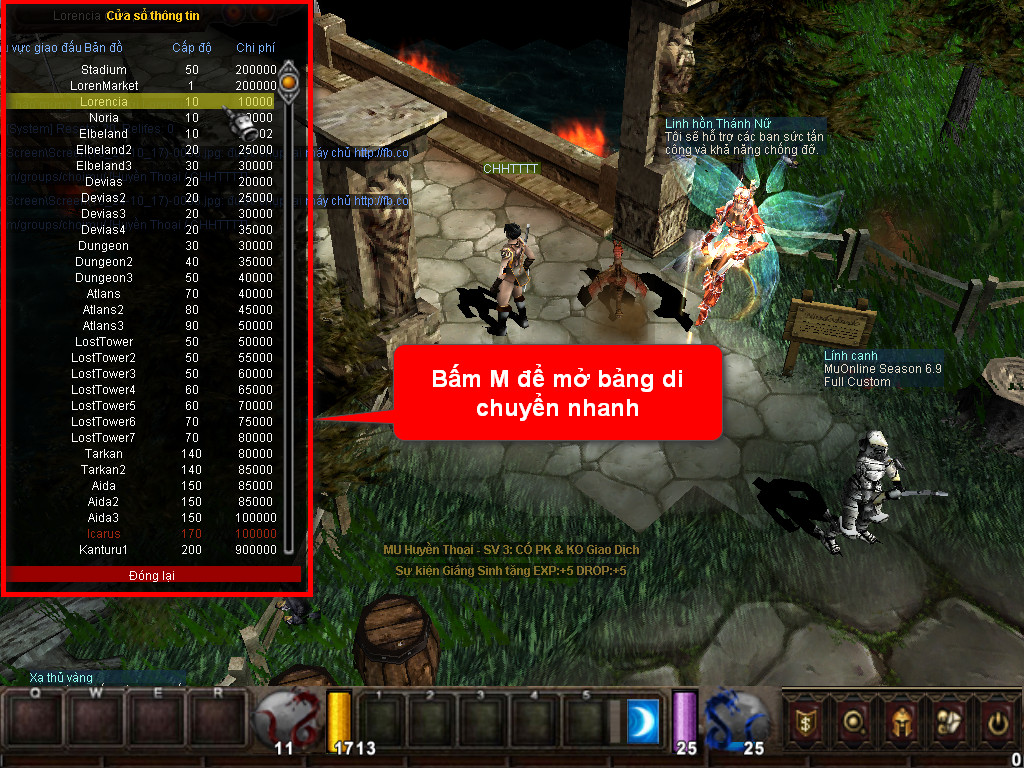Open the shop via dollar shield icon
This screenshot has width=1024, height=768.
tap(804, 721)
